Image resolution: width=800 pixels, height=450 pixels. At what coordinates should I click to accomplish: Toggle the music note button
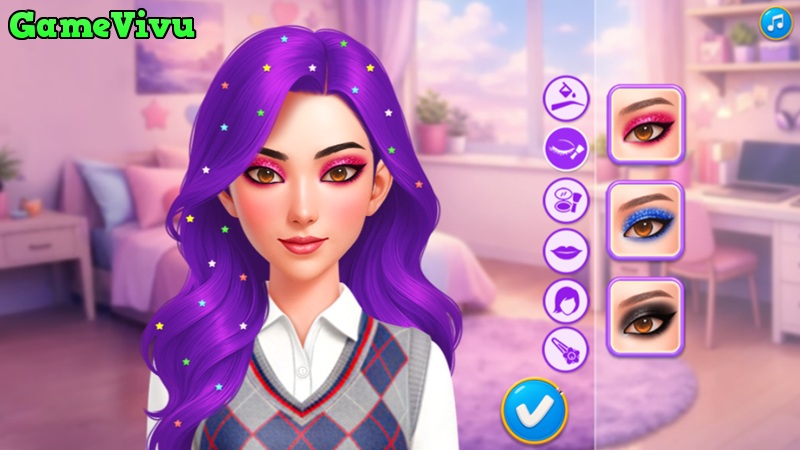click(x=775, y=24)
